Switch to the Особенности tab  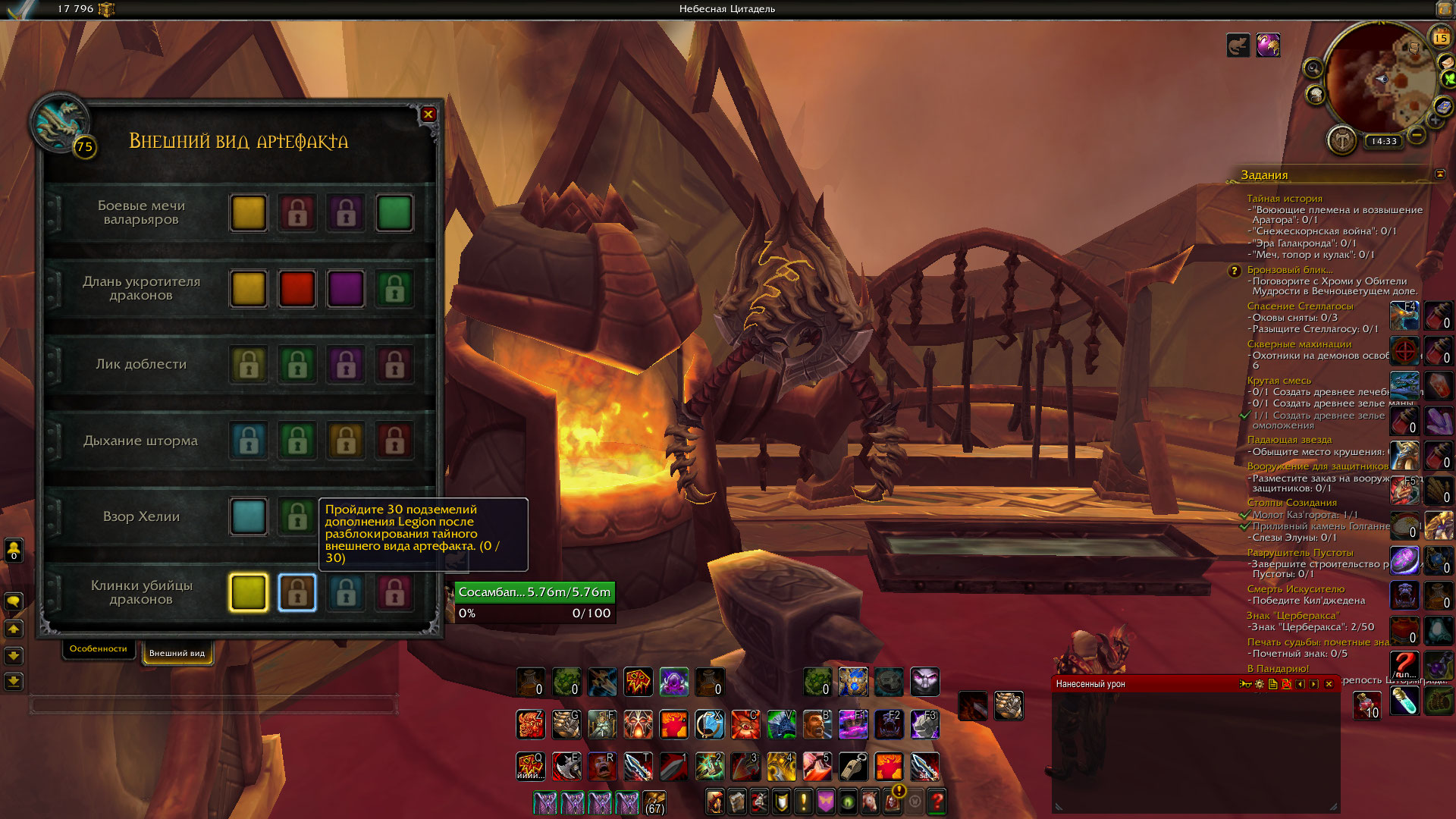click(99, 649)
